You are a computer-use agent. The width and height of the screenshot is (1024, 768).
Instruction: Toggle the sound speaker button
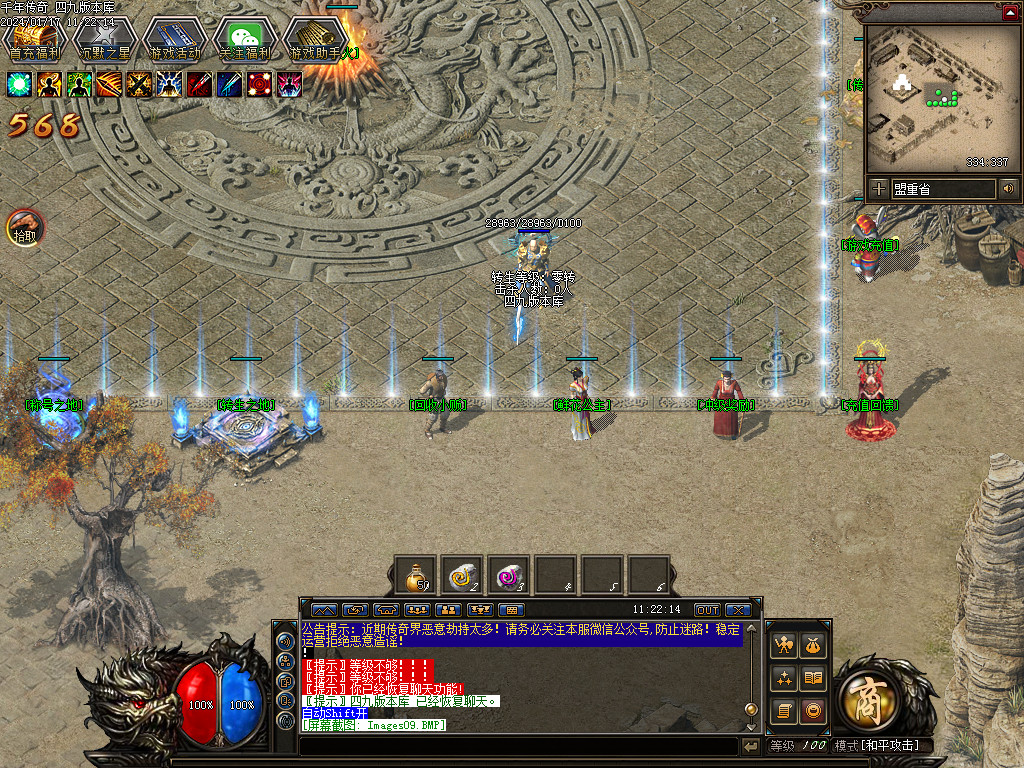point(1008,188)
